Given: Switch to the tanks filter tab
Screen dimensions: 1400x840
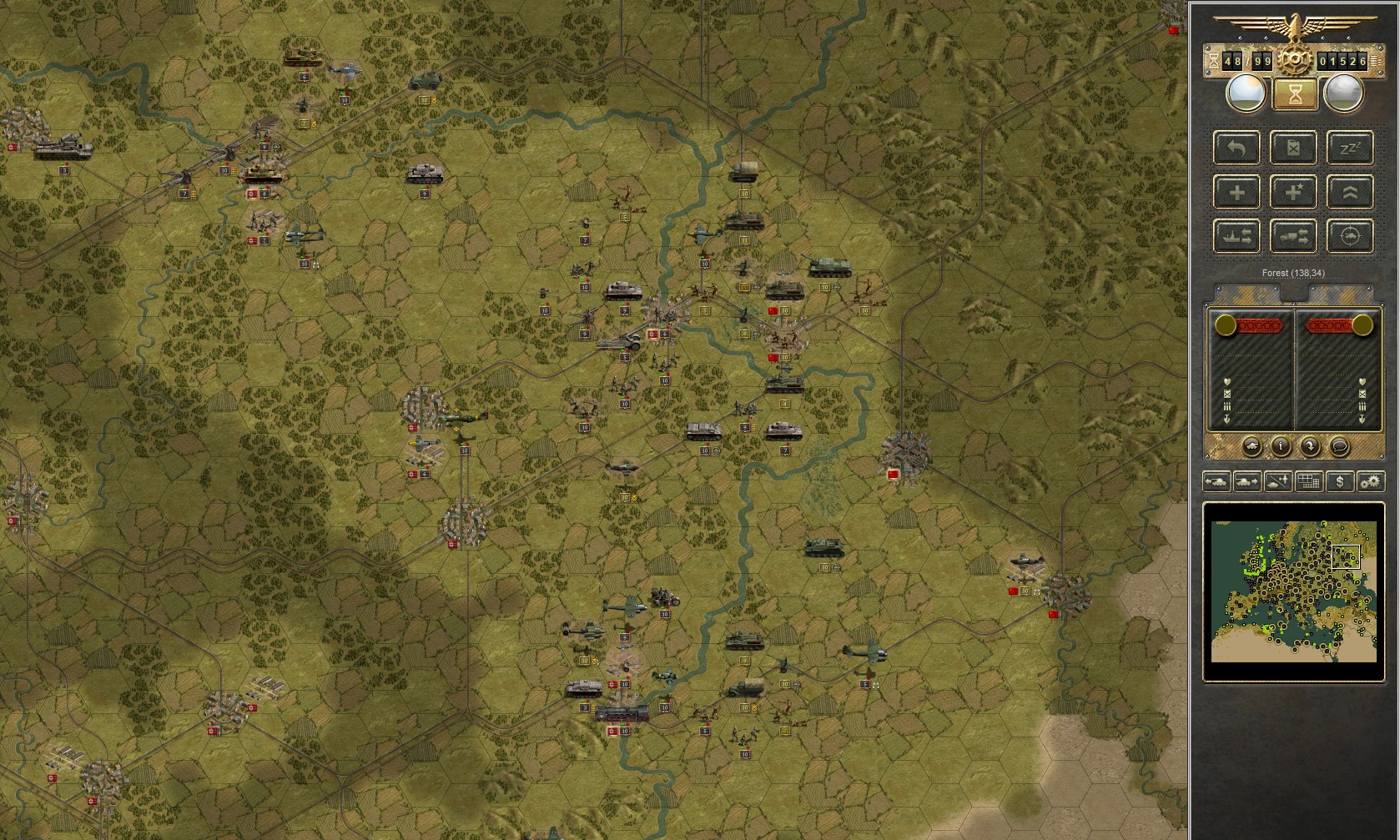Looking at the screenshot, I should pyautogui.click(x=1247, y=482).
